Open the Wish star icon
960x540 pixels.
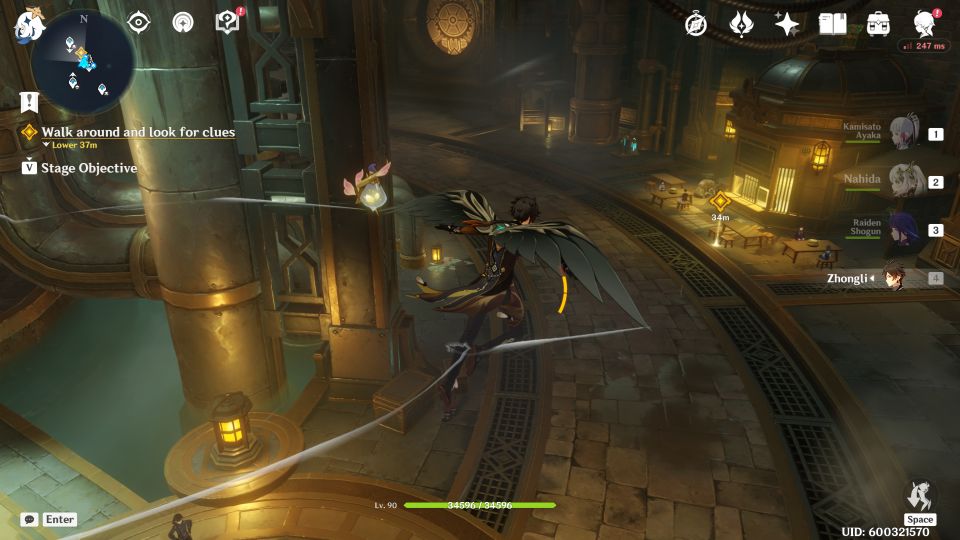pos(787,24)
